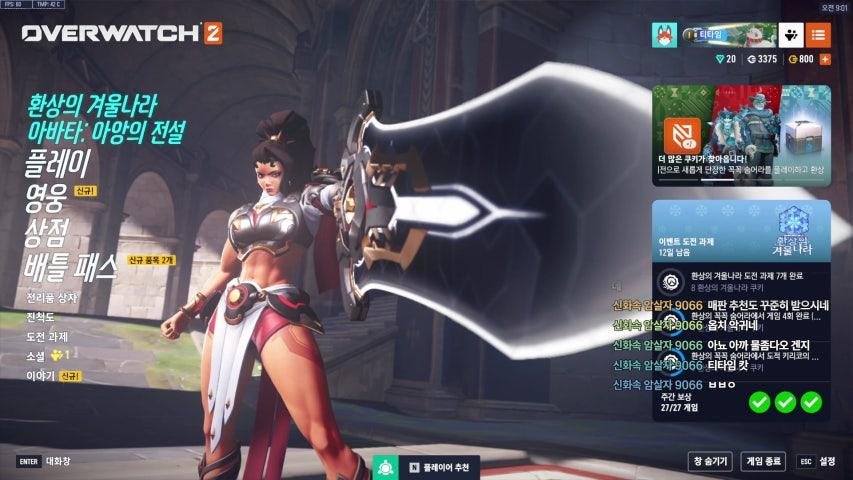Open the 배틀 패스 (Battle Pass)
Image resolution: width=853 pixels, height=480 pixels.
click(x=72, y=266)
